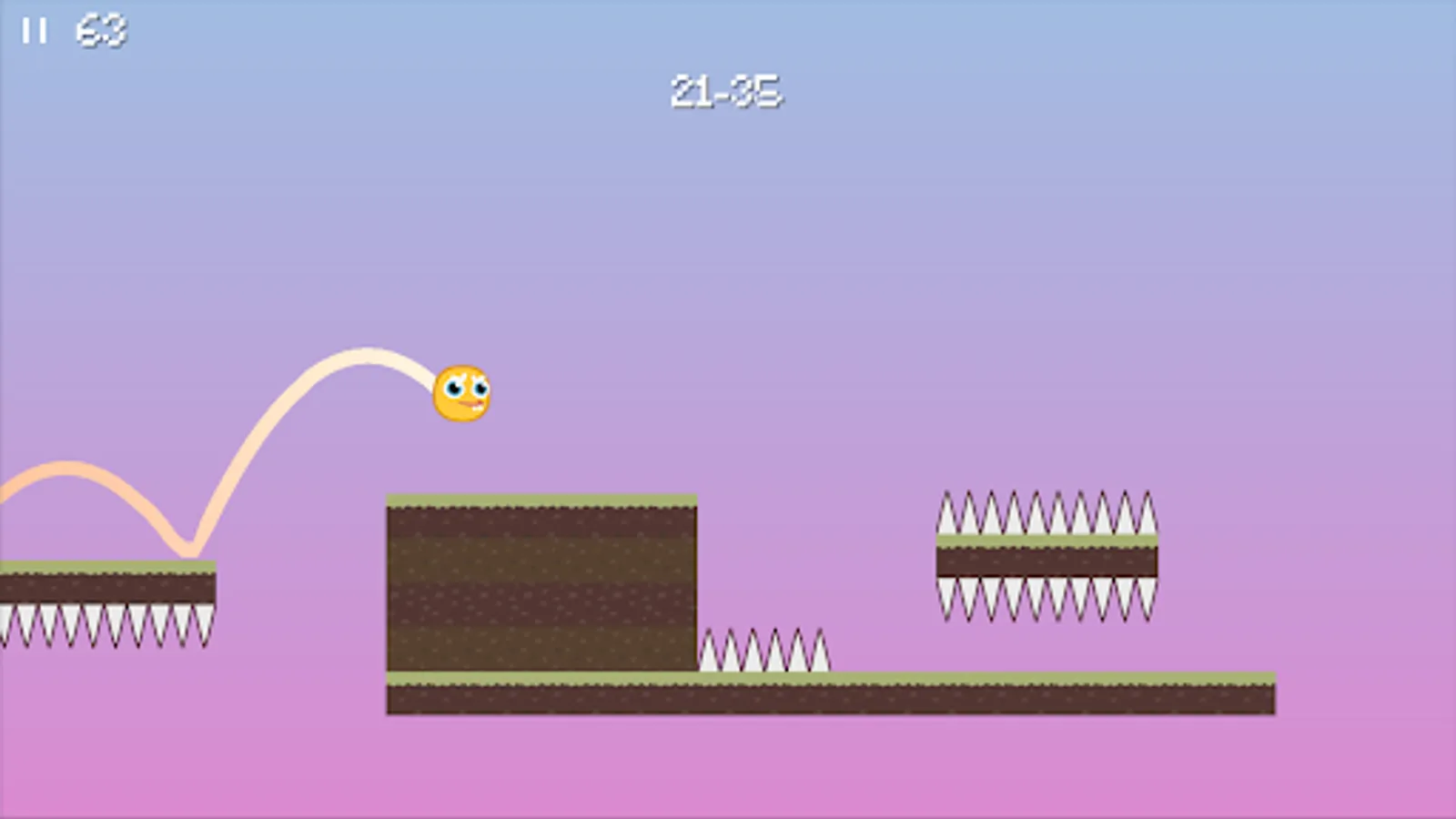Click the grassy top of the center platform

[541, 500]
